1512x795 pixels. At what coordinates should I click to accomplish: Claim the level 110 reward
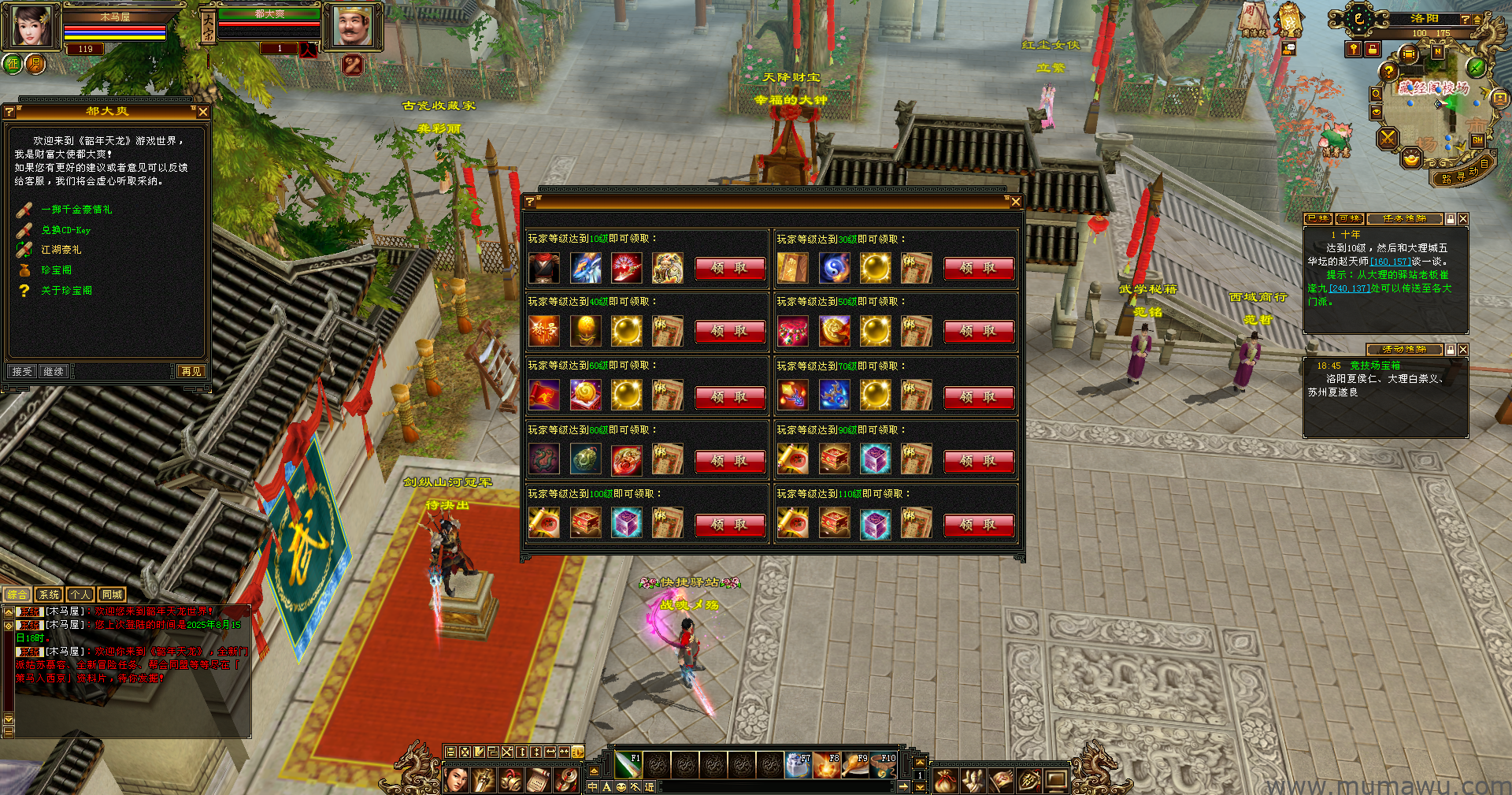click(978, 525)
